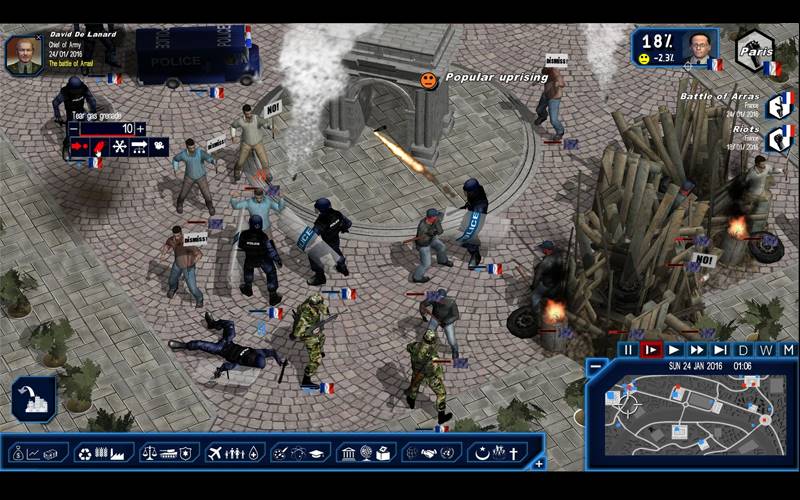Select the tear gas grenade action icon
Image resolution: width=800 pixels, height=500 pixels.
(x=99, y=147)
